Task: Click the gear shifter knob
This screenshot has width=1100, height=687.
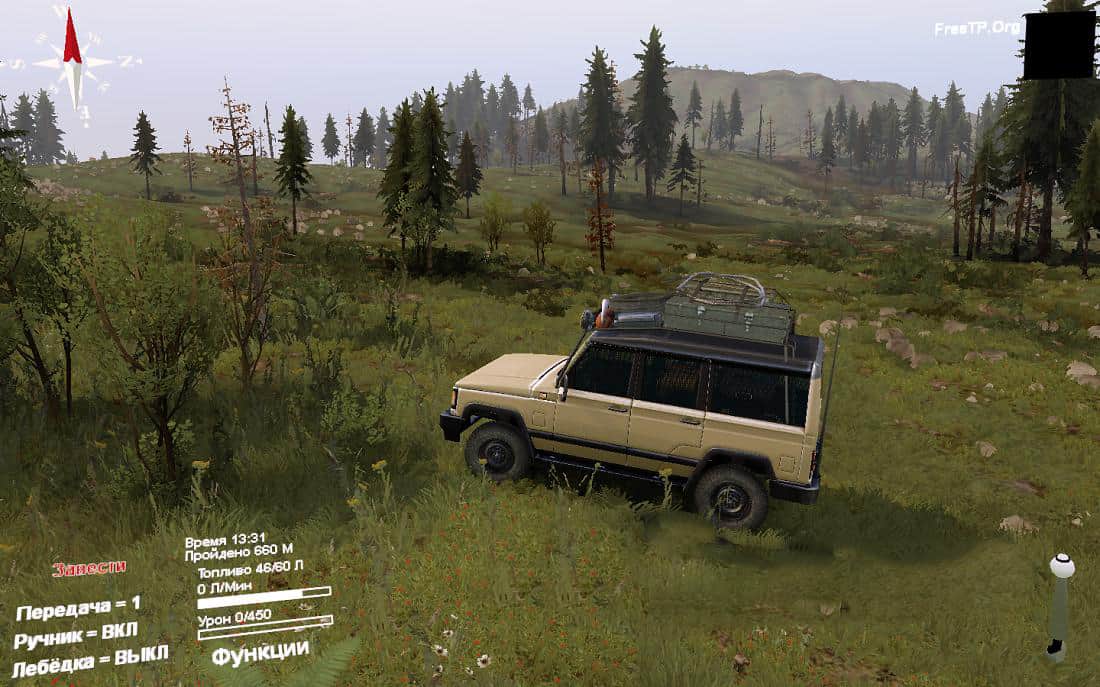Action: [1062, 567]
